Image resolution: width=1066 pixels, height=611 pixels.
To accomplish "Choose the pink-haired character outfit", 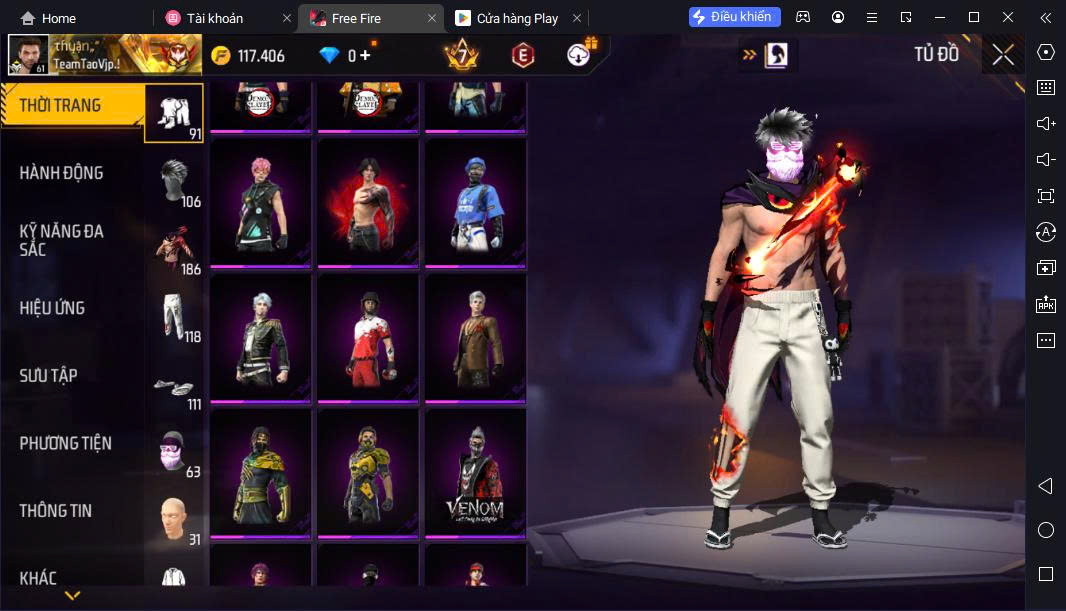I will pos(259,202).
